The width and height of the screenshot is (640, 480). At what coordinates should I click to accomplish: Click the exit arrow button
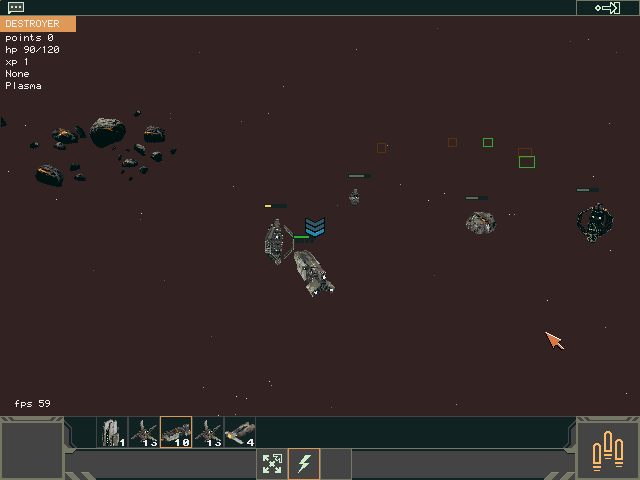[x=607, y=8]
